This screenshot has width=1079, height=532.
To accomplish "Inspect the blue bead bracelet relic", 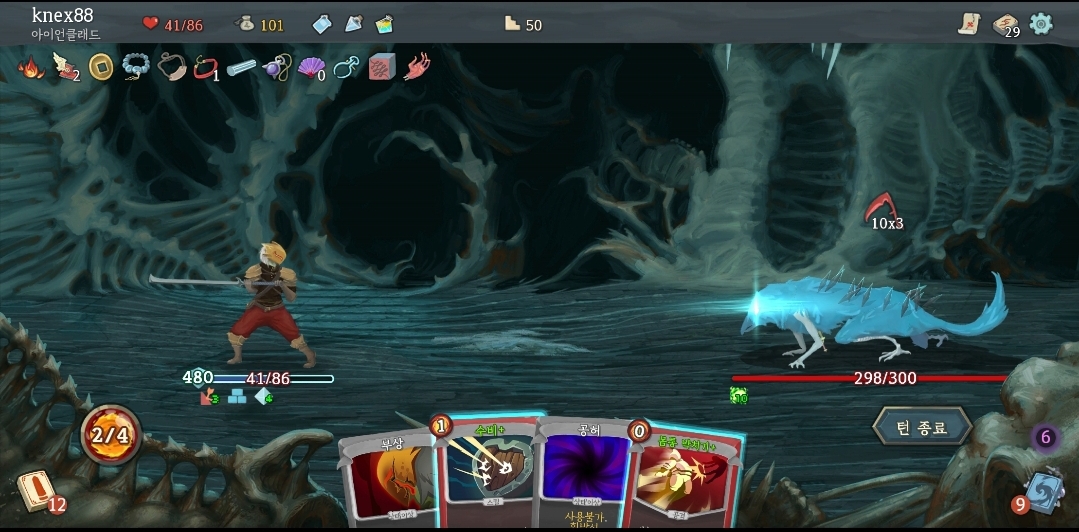I will [135, 67].
